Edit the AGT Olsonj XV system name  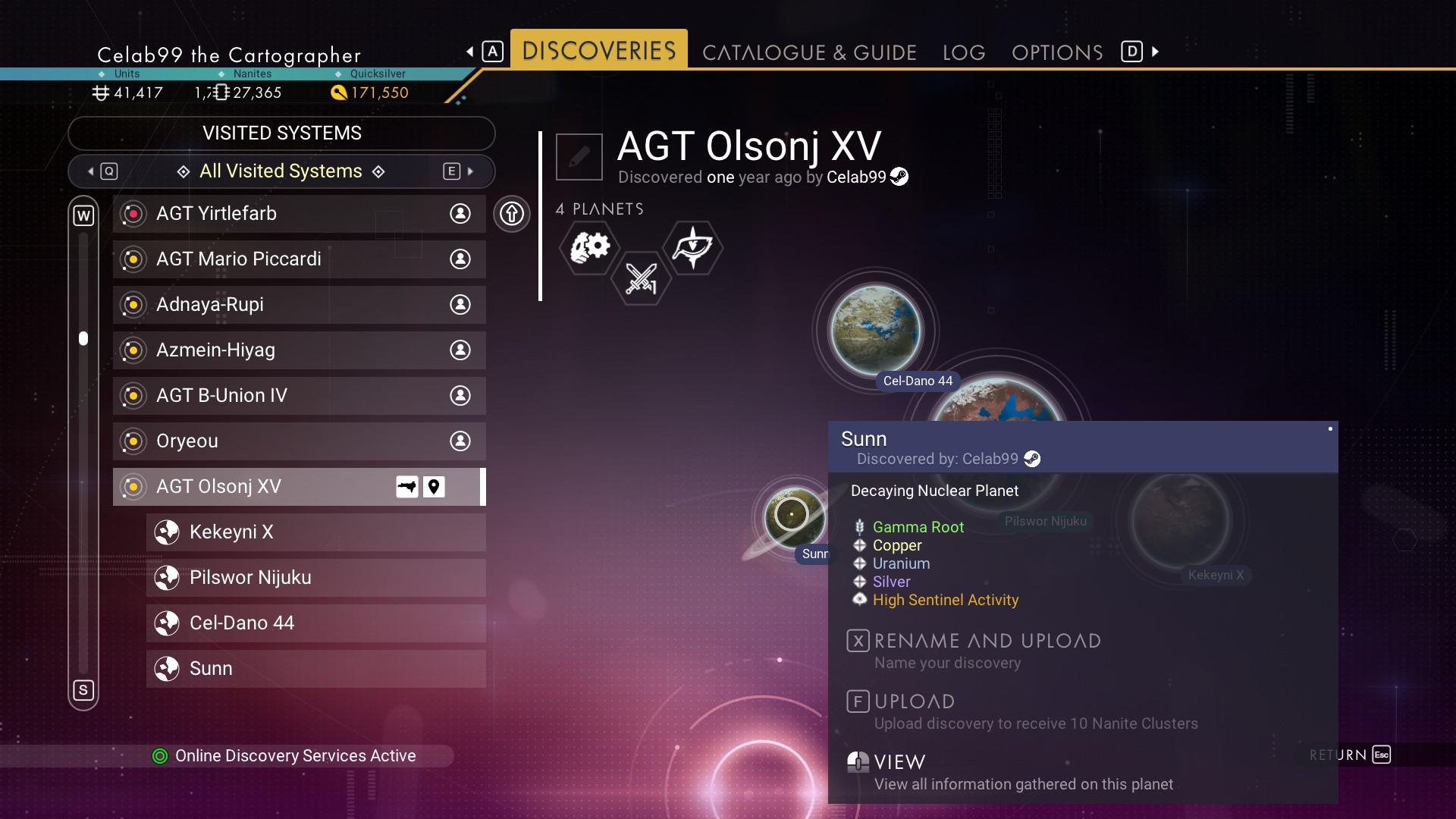[x=579, y=157]
